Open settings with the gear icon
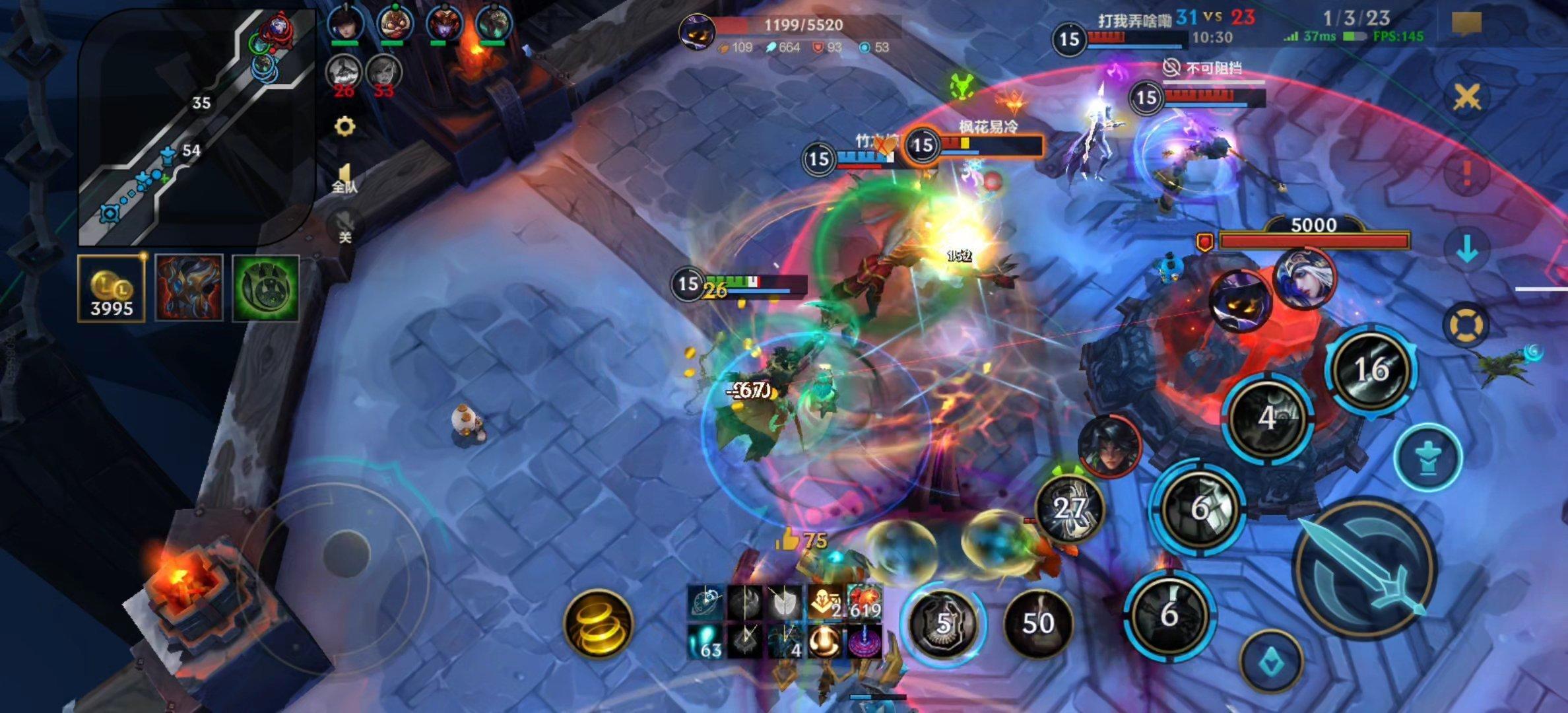Viewport: 1568px width, 713px height. 344,126
